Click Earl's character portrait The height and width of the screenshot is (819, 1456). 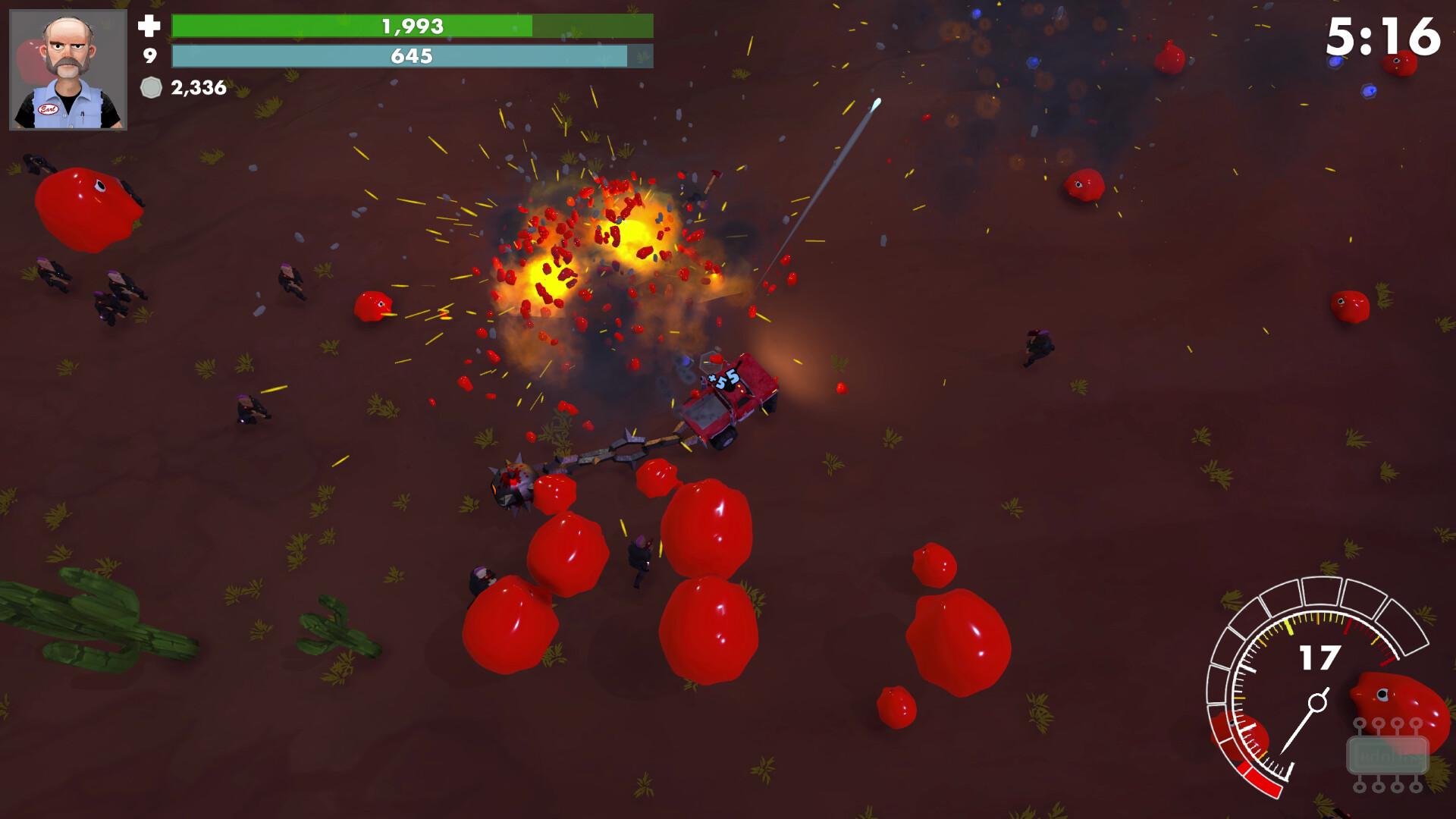68,70
